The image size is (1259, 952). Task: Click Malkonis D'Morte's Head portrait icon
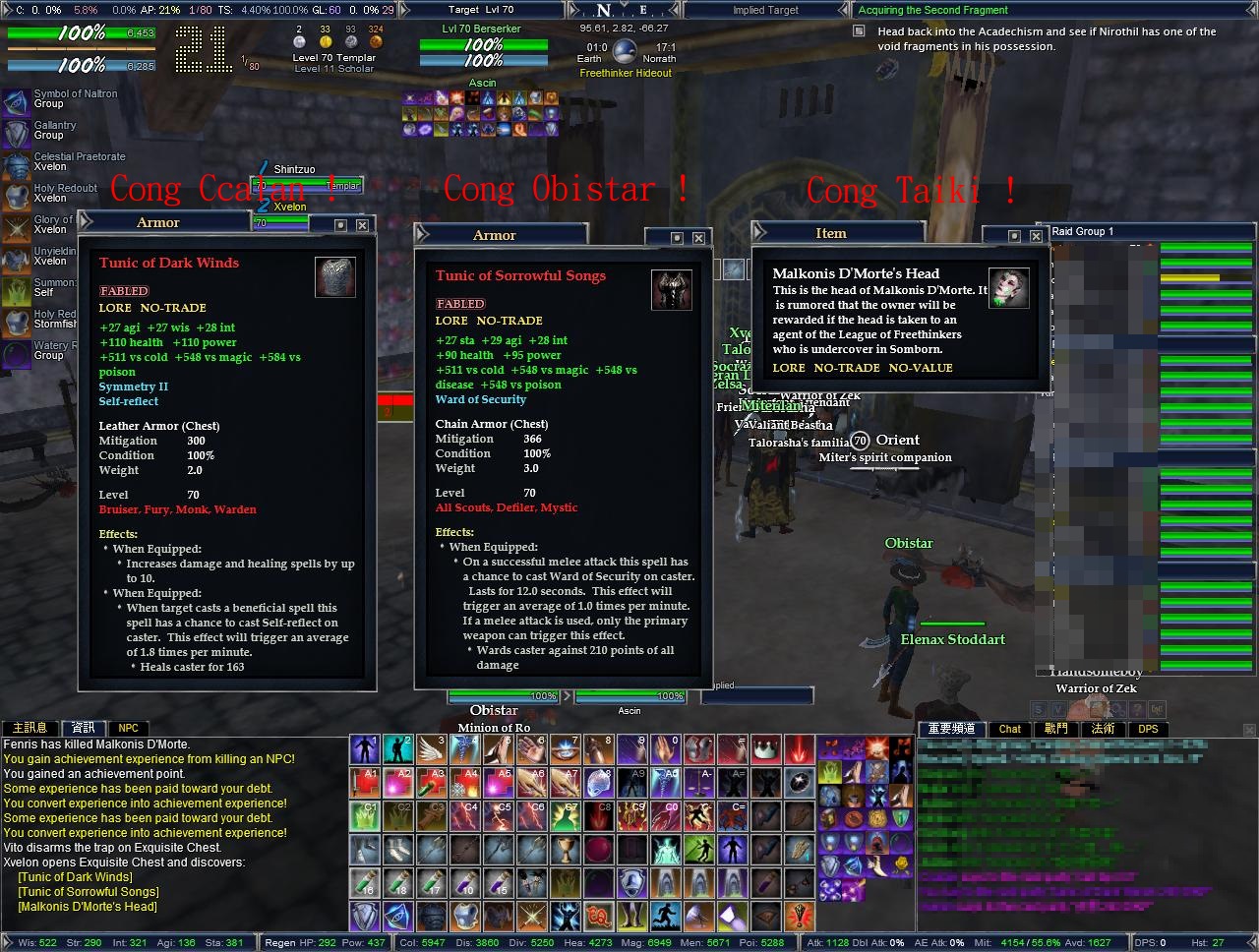tap(1009, 288)
